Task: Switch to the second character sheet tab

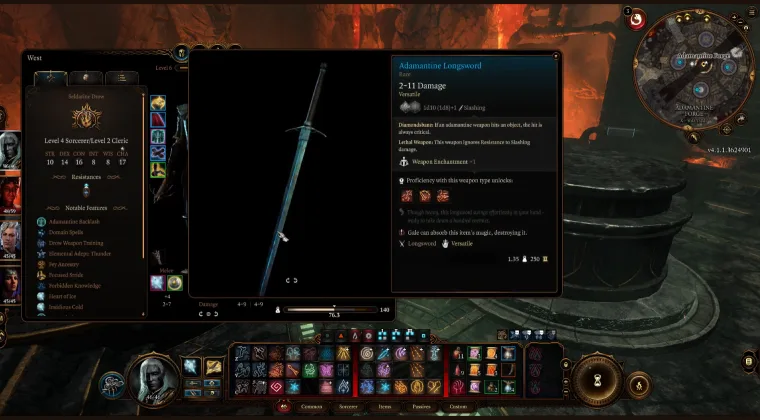Action: tap(87, 77)
